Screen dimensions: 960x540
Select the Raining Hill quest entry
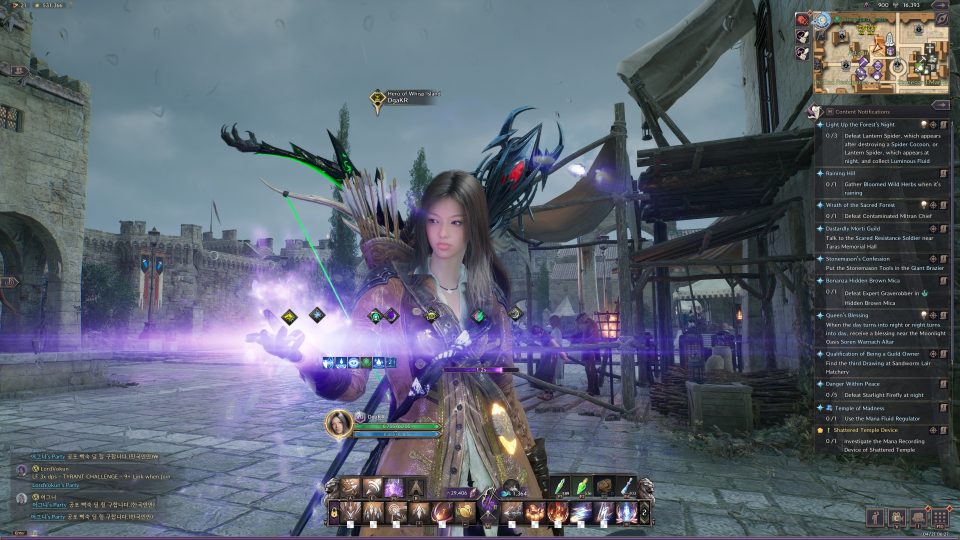click(x=843, y=173)
